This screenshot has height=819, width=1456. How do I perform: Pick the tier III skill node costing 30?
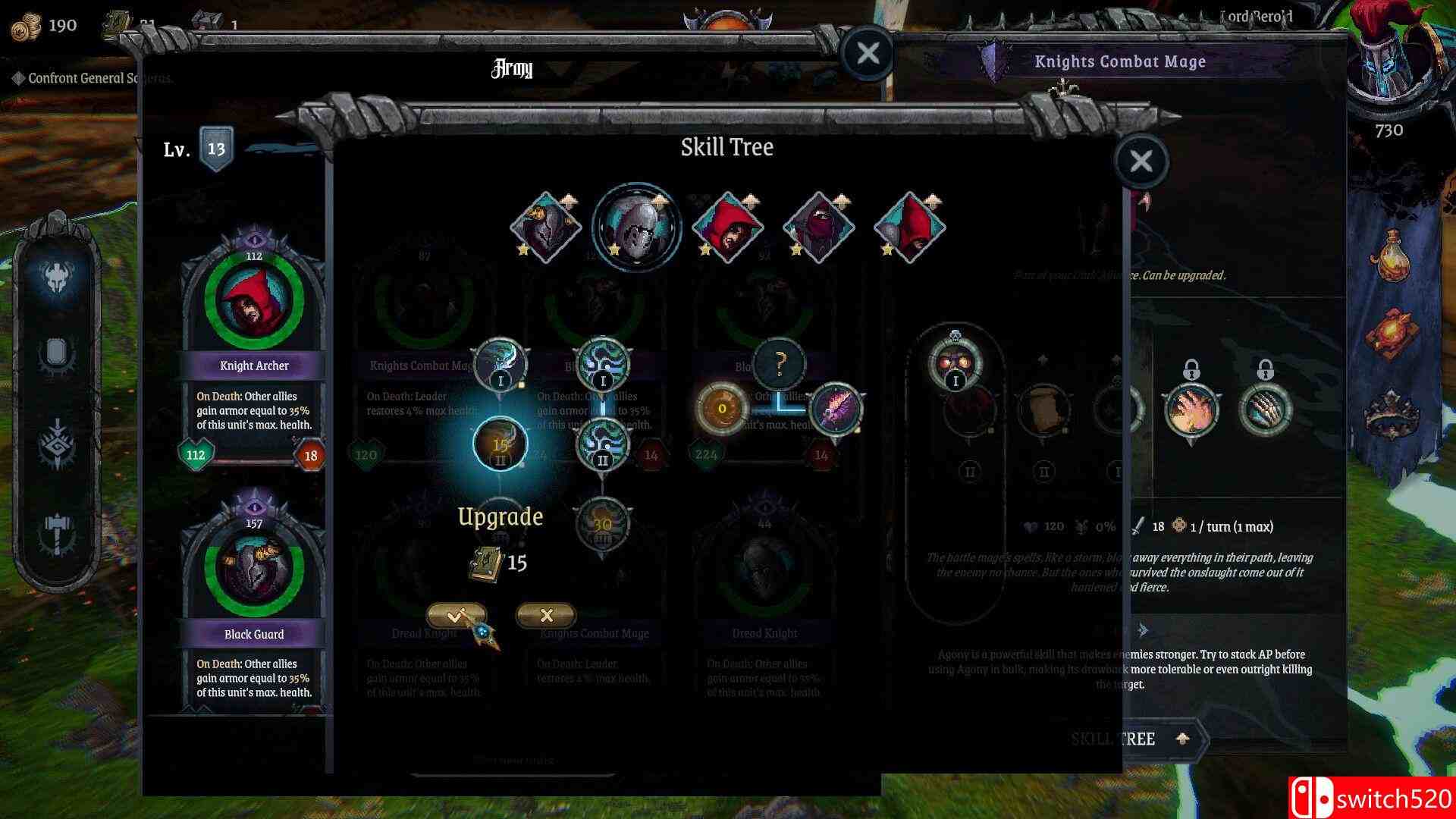coord(603,524)
